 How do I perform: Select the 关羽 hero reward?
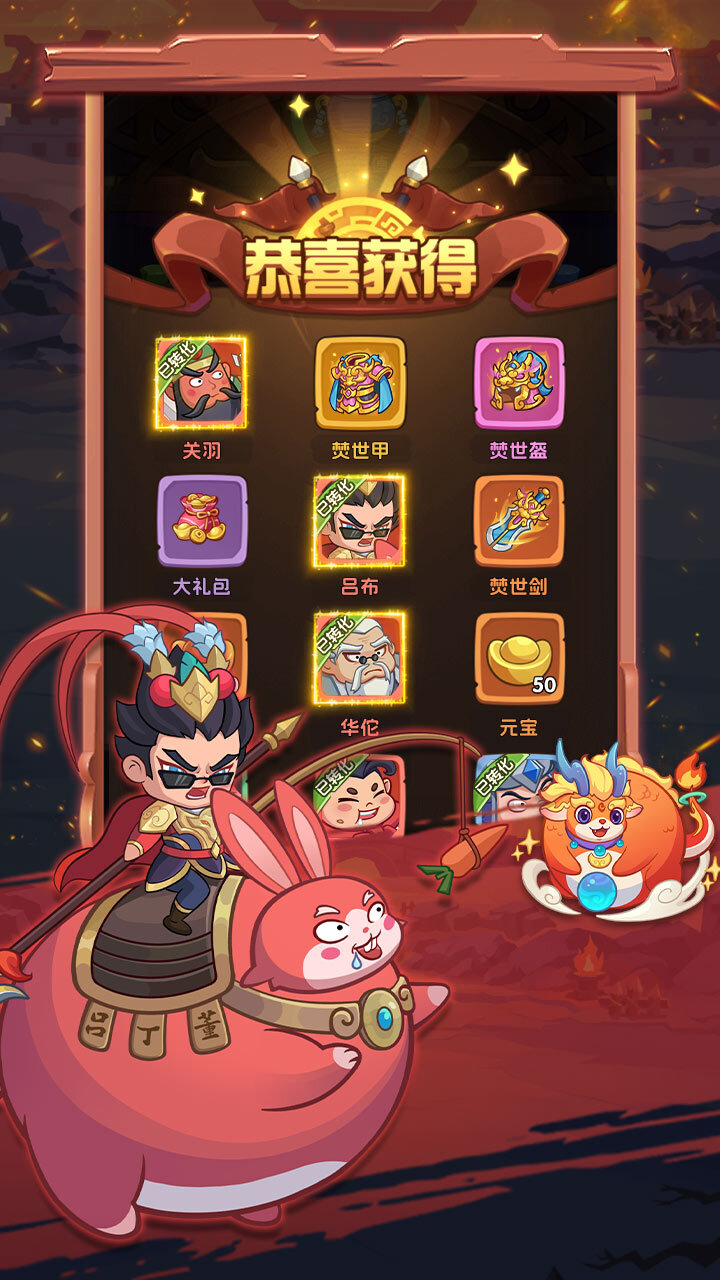coord(201,383)
